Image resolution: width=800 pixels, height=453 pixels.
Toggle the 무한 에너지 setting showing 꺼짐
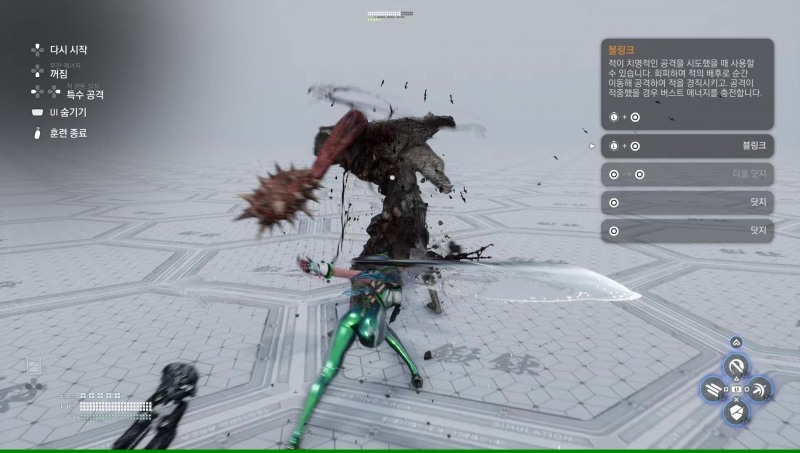[58, 73]
